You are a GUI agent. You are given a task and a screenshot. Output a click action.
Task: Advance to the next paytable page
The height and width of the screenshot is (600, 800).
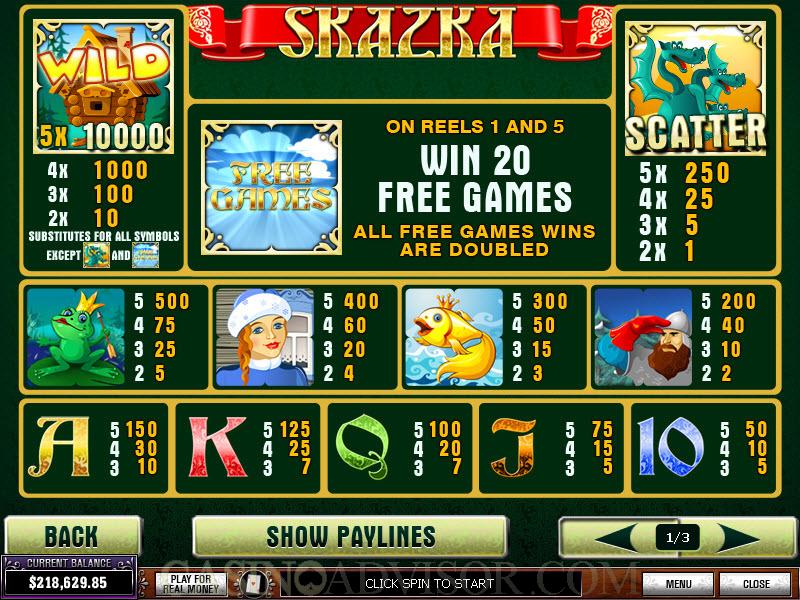(x=747, y=537)
